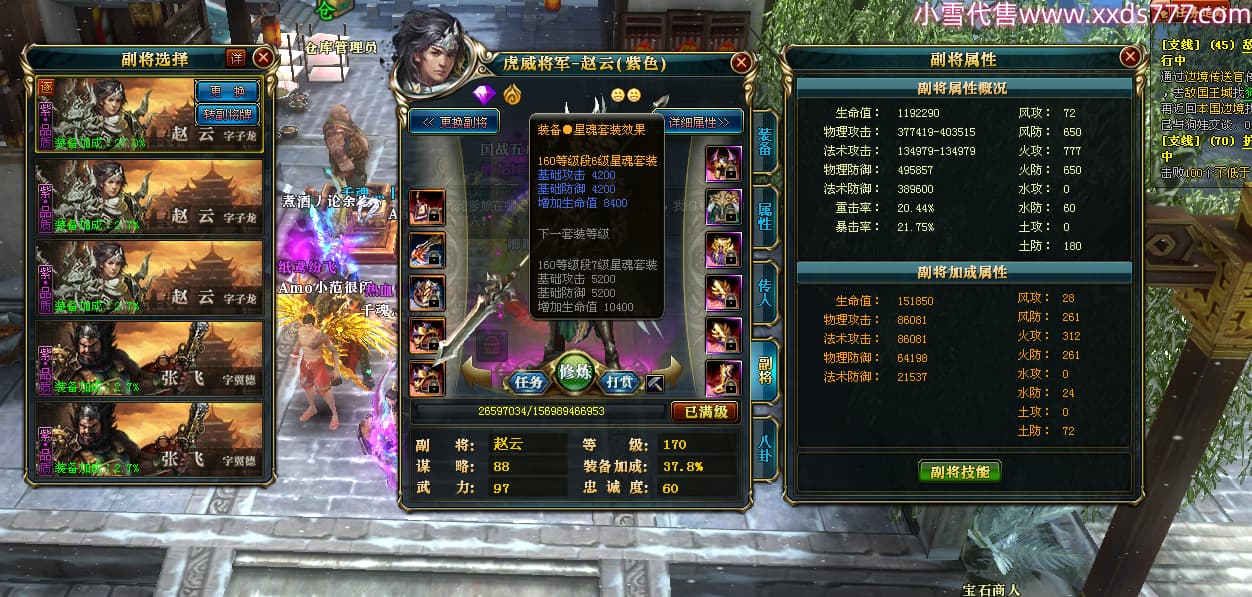Click the 打赏 button
The height and width of the screenshot is (597, 1252).
pos(621,381)
